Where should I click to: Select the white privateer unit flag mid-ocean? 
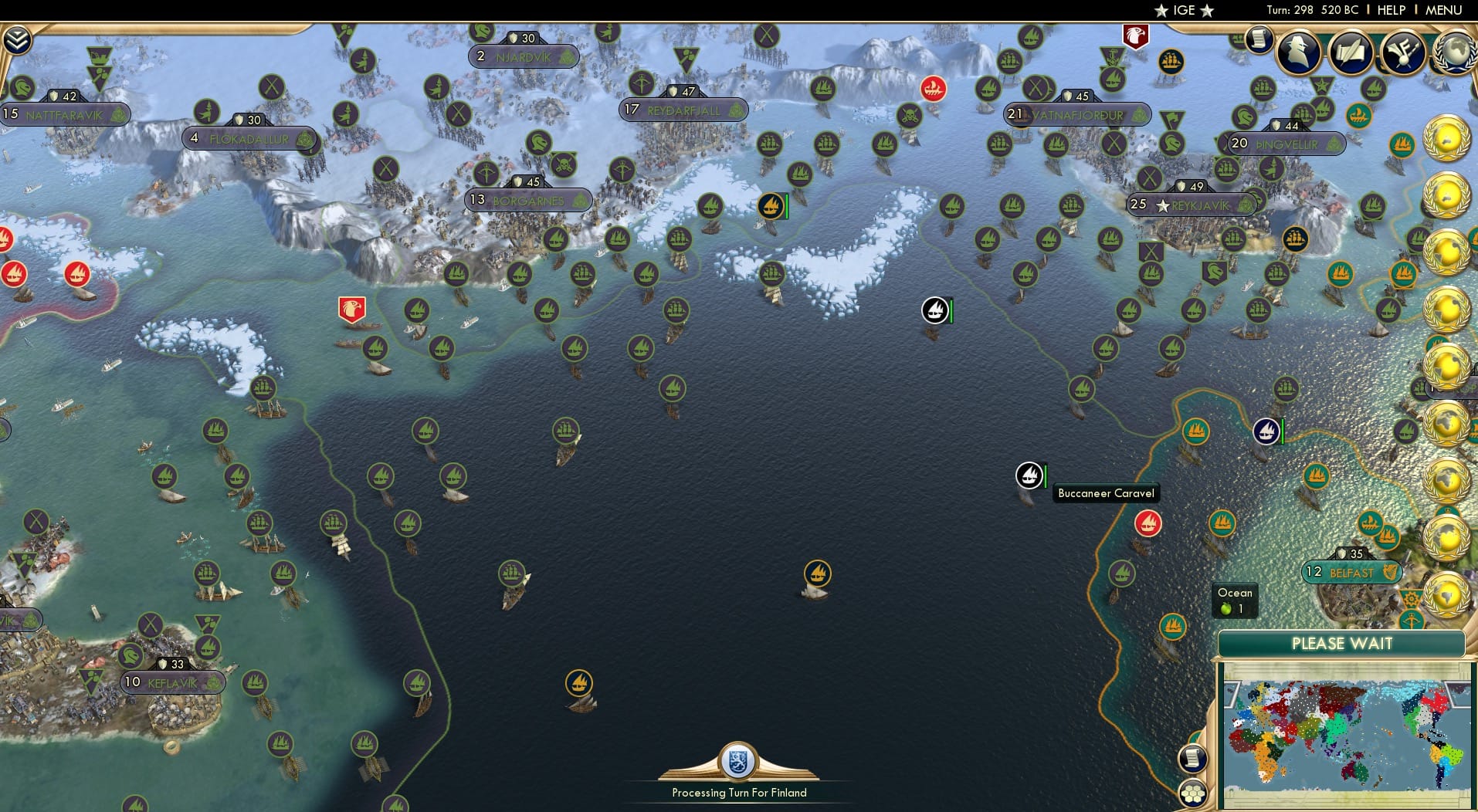[937, 311]
